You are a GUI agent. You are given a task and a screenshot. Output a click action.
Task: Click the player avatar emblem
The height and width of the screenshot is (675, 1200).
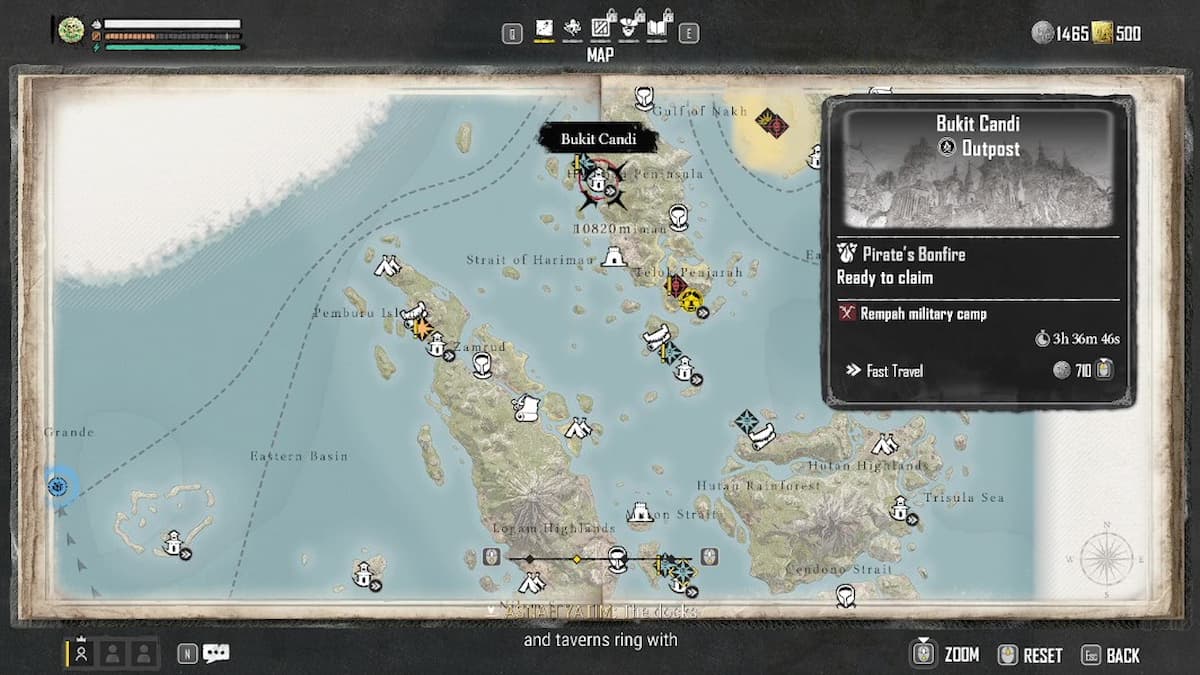pos(71,30)
